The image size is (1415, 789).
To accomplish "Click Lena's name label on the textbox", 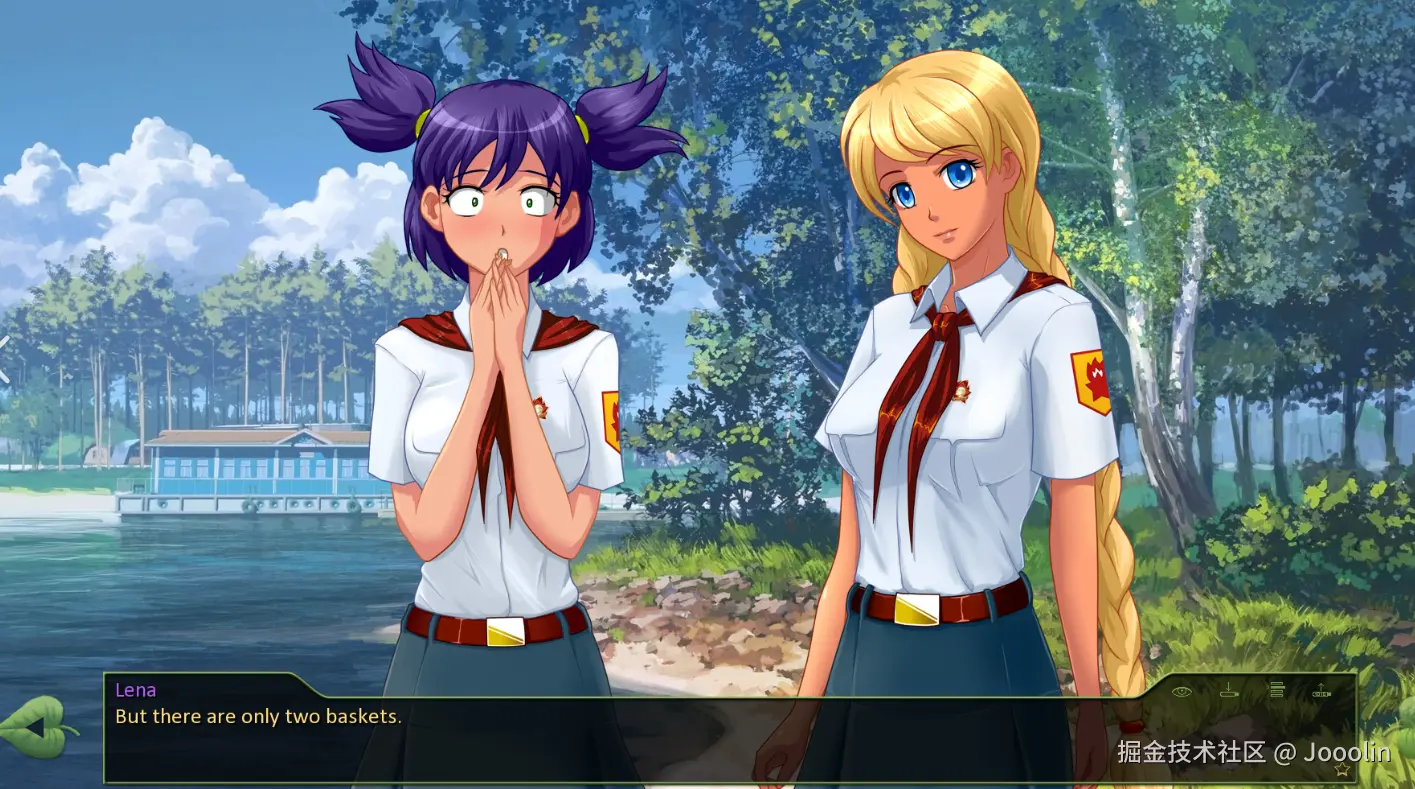I will pos(134,690).
